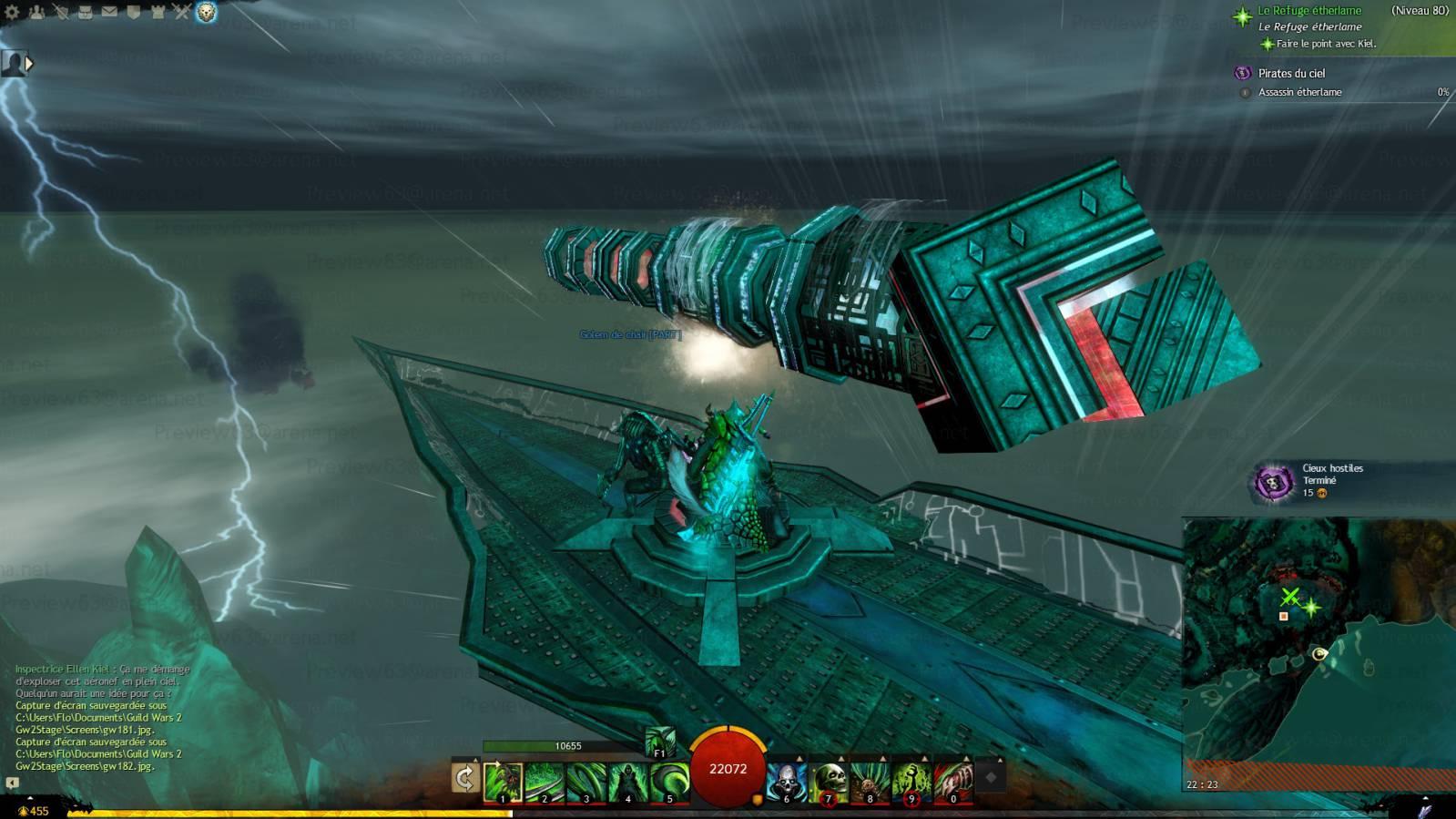The height and width of the screenshot is (819, 1456).
Task: Open the World vs World castle icon
Action: (x=158, y=12)
